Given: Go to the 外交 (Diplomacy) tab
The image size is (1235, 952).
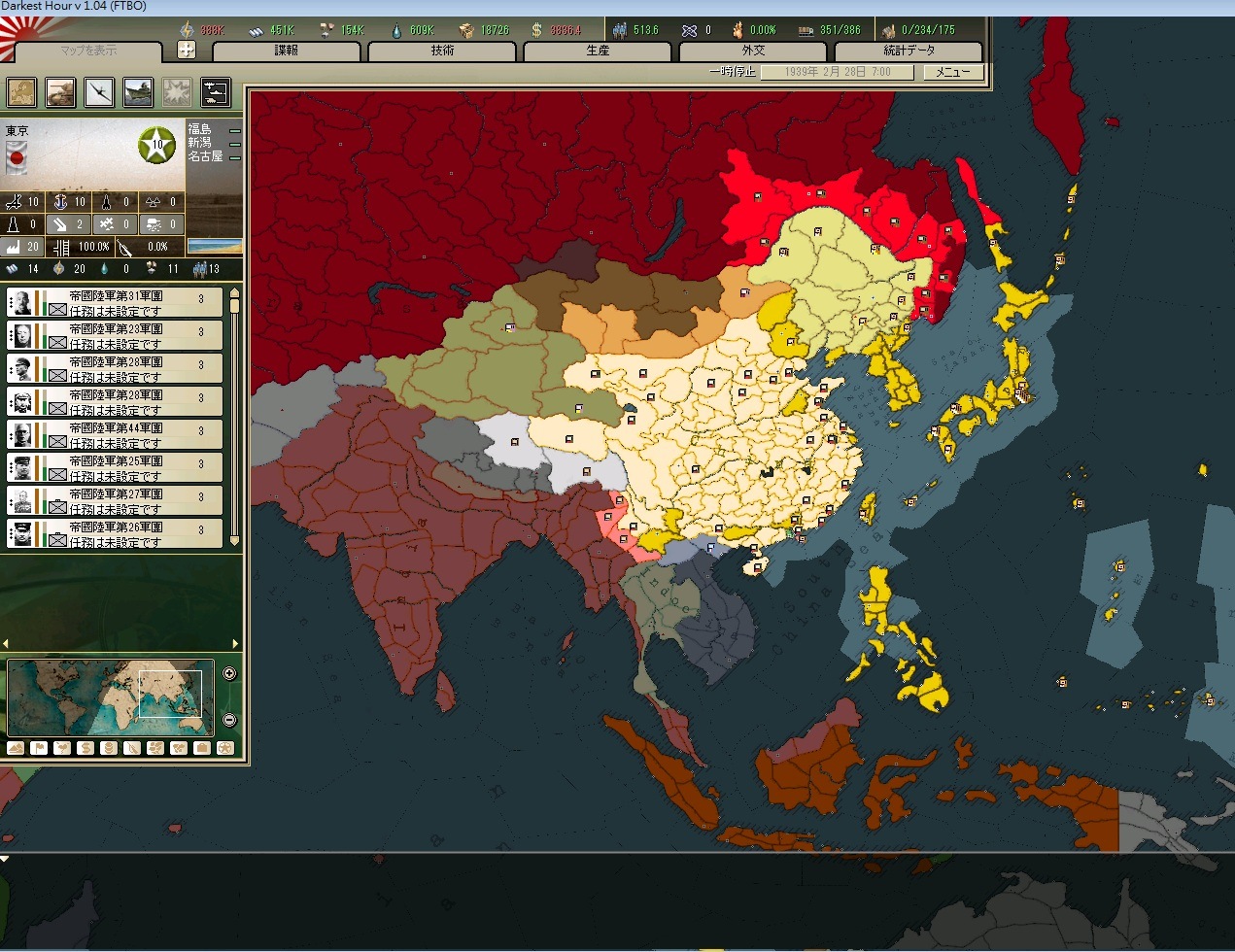Looking at the screenshot, I should pos(753,51).
